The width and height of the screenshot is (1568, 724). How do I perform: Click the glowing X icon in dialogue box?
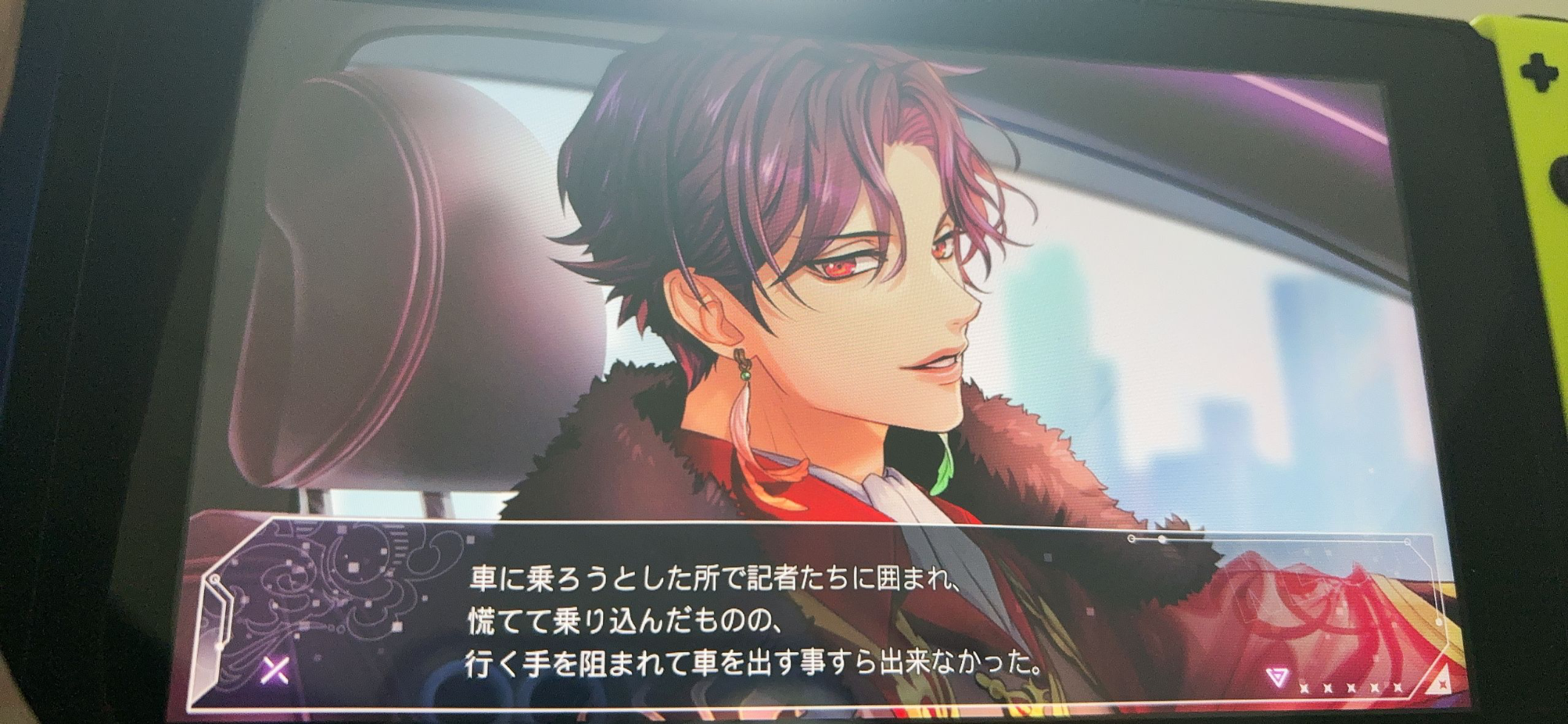275,671
